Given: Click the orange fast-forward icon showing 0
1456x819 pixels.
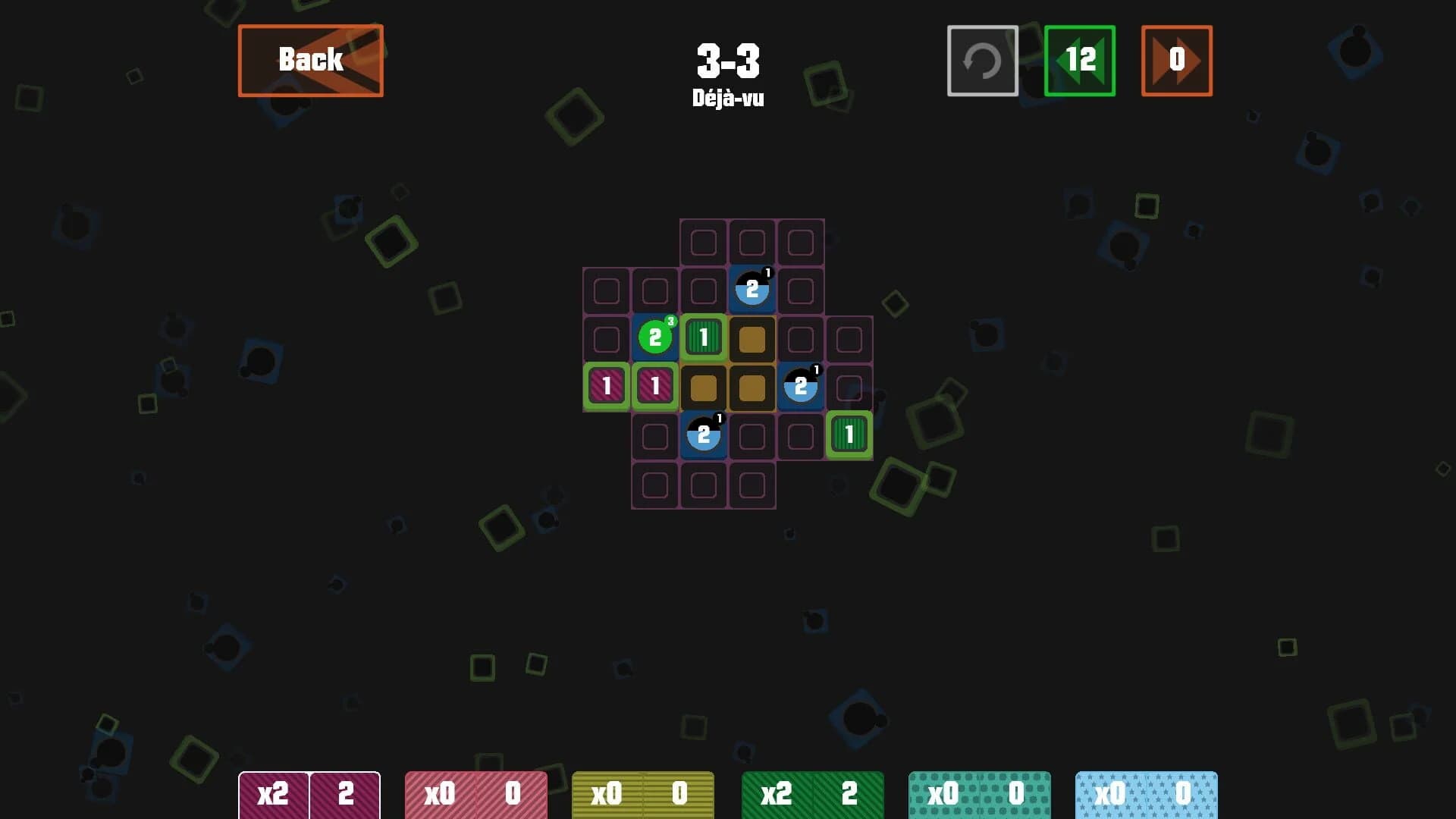Looking at the screenshot, I should 1175,61.
